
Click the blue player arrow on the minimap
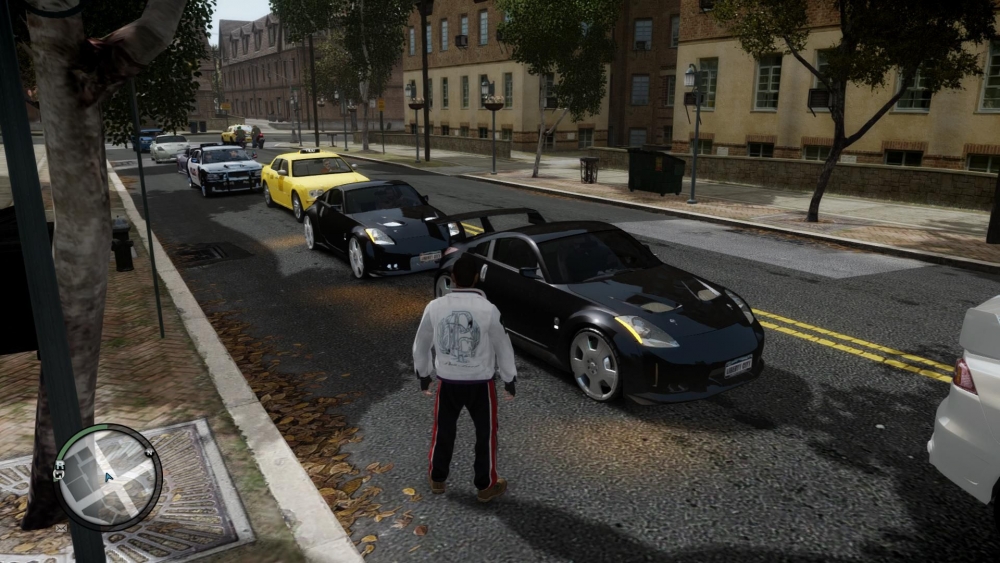tap(108, 477)
